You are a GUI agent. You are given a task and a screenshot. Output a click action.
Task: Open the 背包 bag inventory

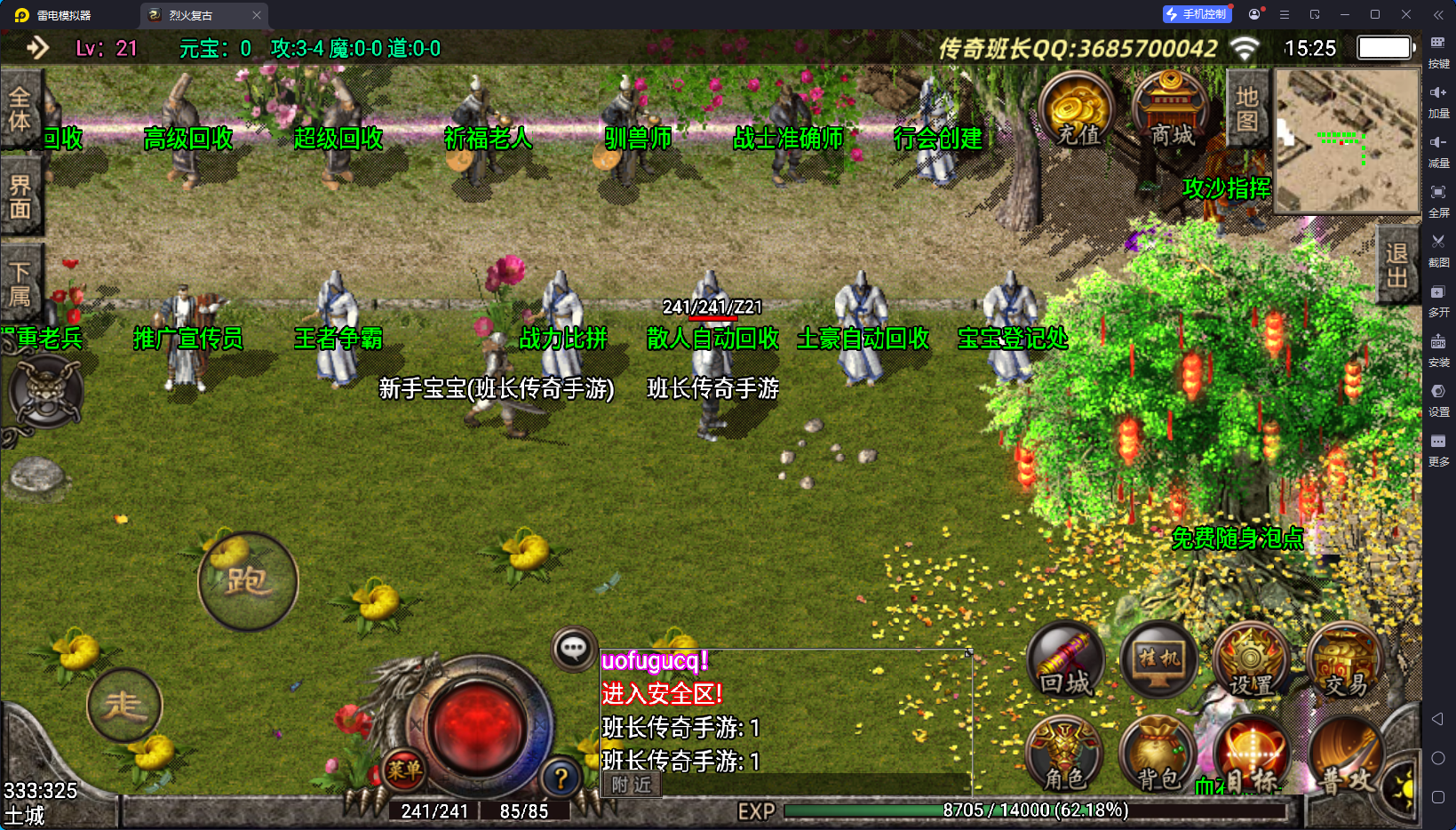click(x=1158, y=755)
